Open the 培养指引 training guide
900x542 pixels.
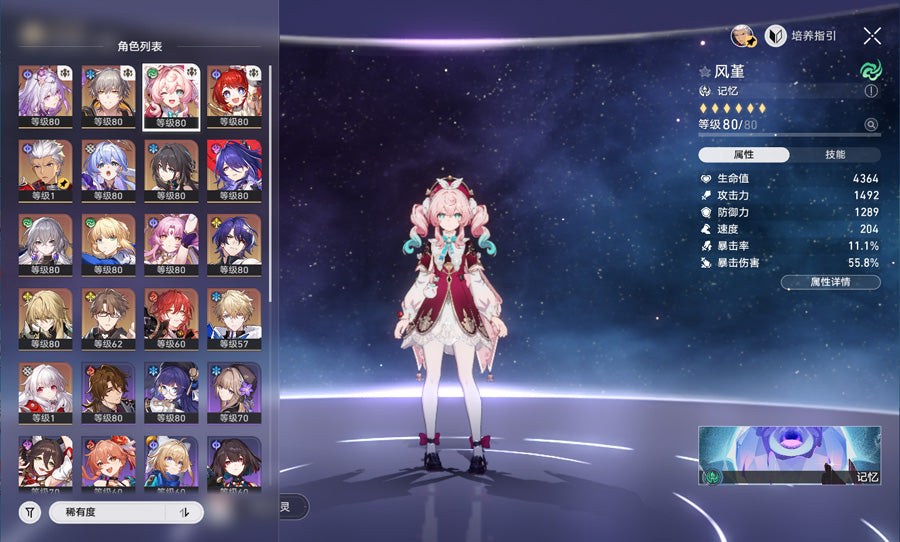[801, 36]
